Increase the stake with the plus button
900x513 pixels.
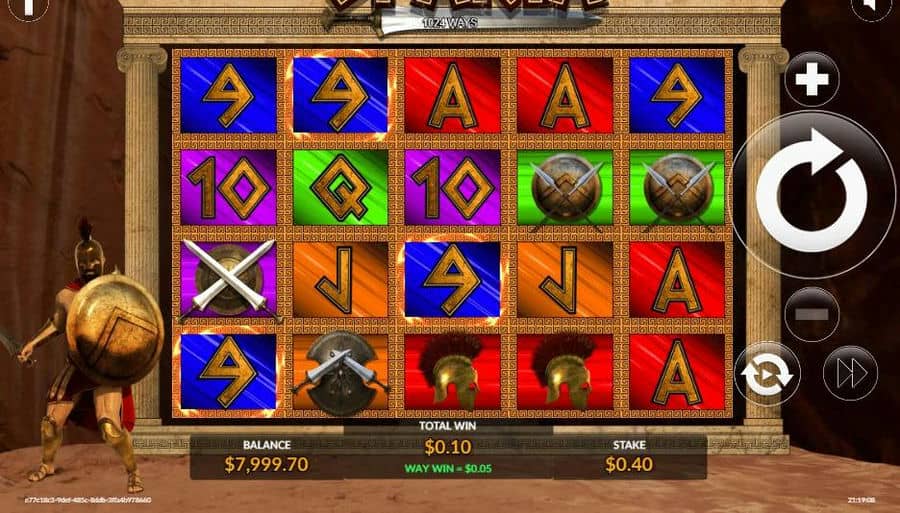pos(811,79)
